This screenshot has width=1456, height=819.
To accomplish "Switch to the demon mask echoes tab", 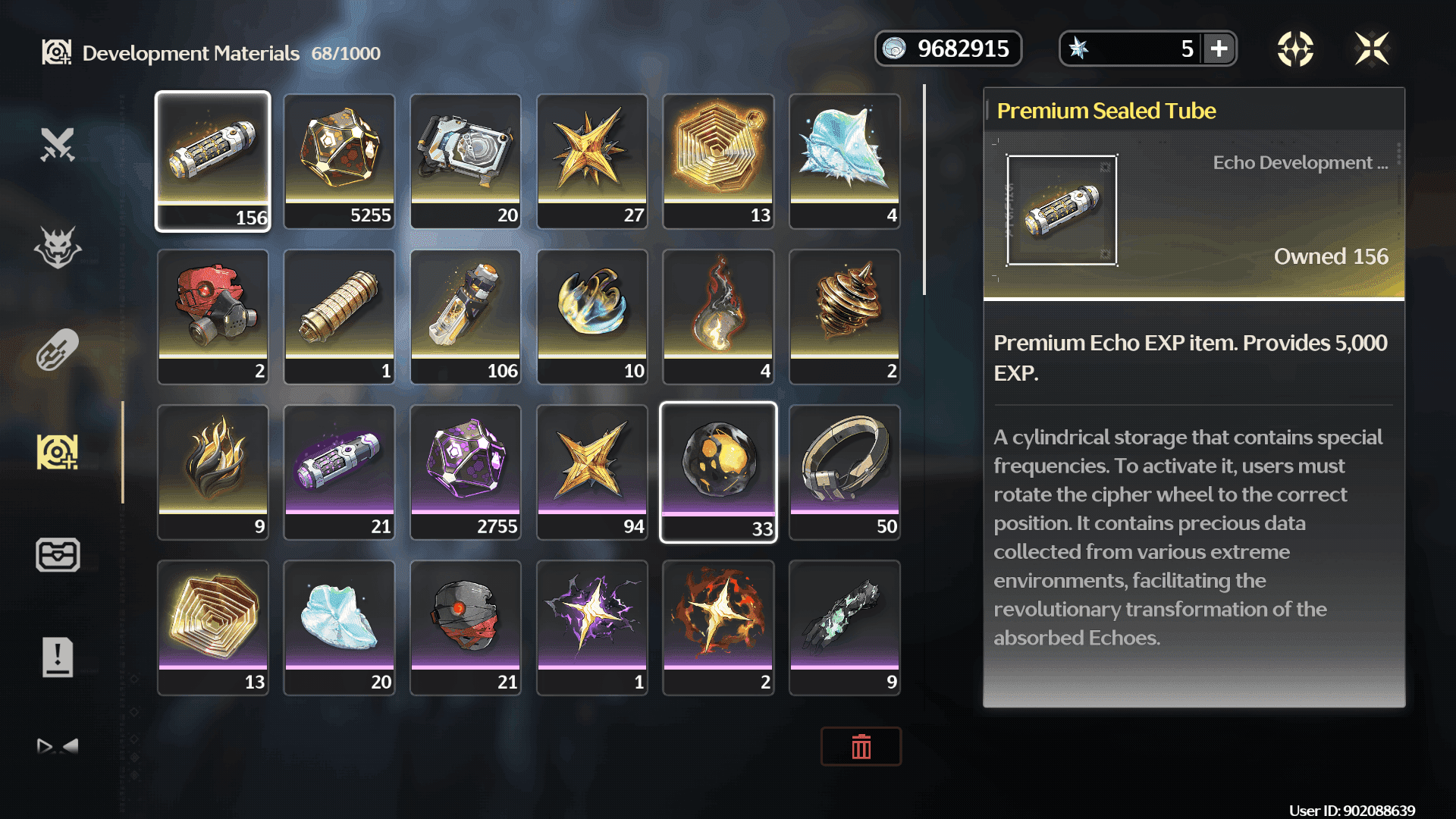I will tap(58, 247).
